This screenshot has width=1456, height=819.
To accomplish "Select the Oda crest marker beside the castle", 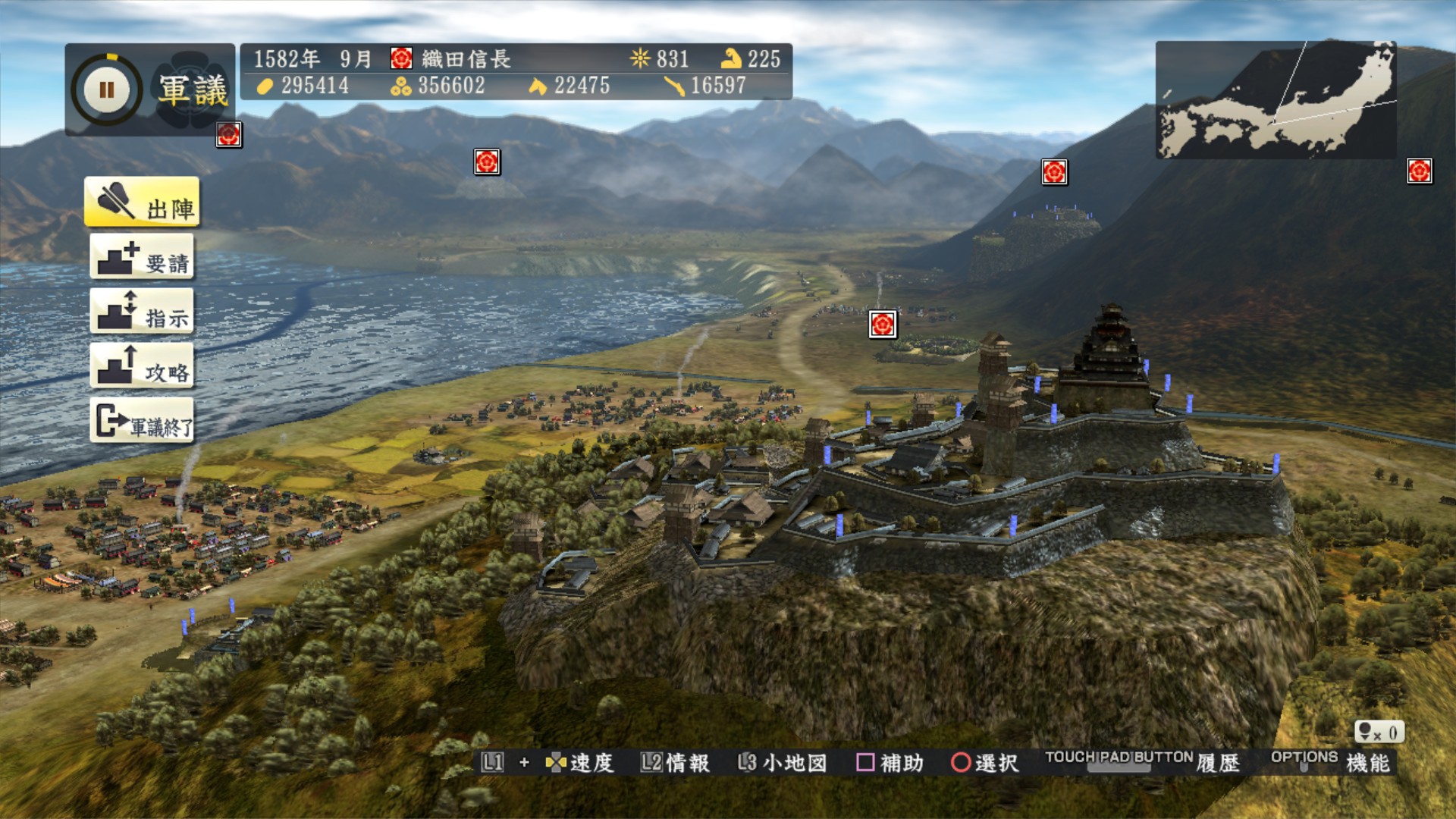I will tap(883, 325).
